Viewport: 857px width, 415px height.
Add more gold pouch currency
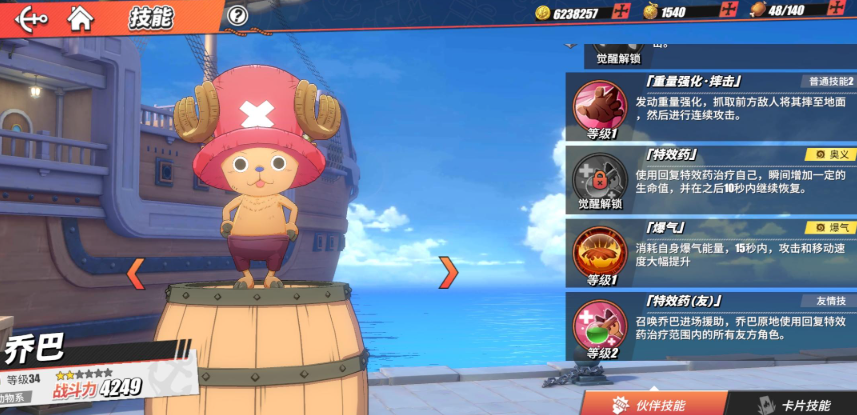point(730,12)
